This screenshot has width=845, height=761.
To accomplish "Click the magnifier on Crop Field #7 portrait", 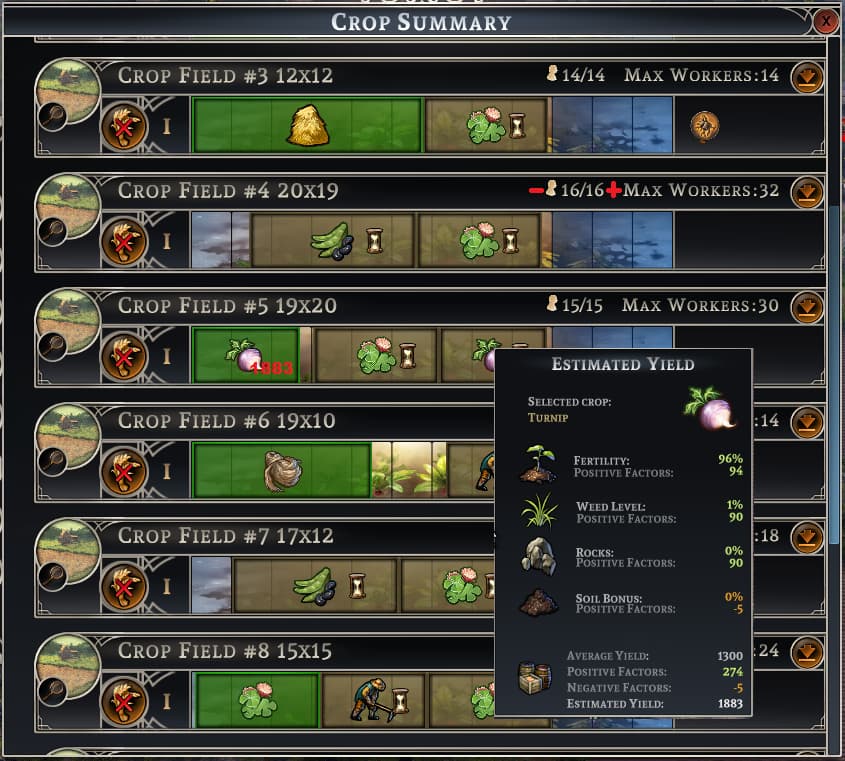I will coord(52,576).
